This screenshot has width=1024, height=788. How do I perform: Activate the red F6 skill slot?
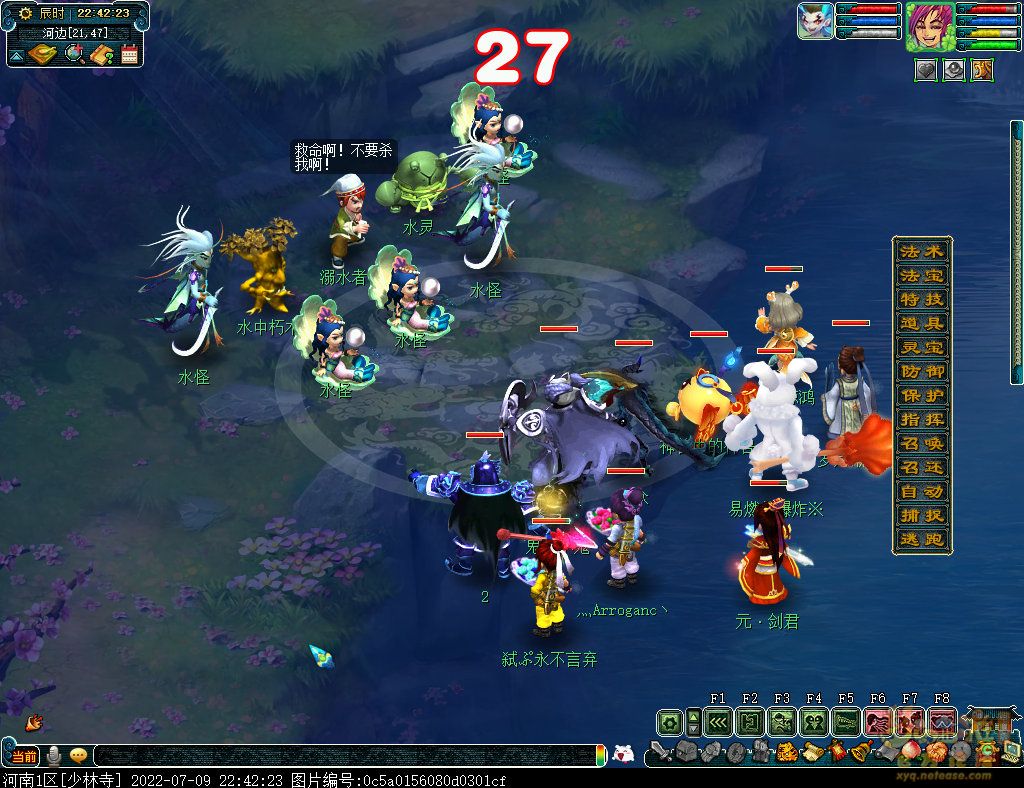[878, 721]
